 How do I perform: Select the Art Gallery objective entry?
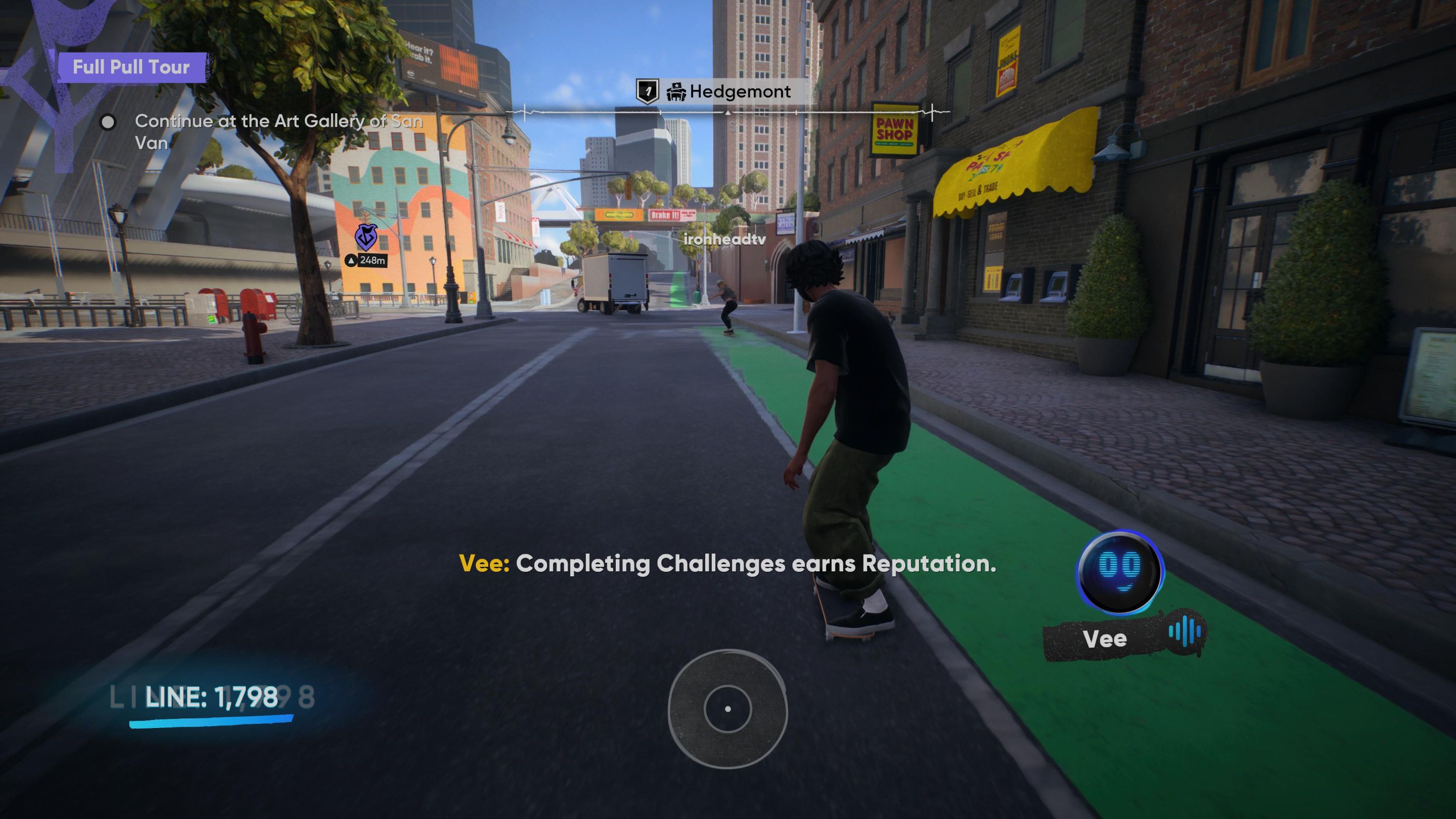tap(278, 131)
